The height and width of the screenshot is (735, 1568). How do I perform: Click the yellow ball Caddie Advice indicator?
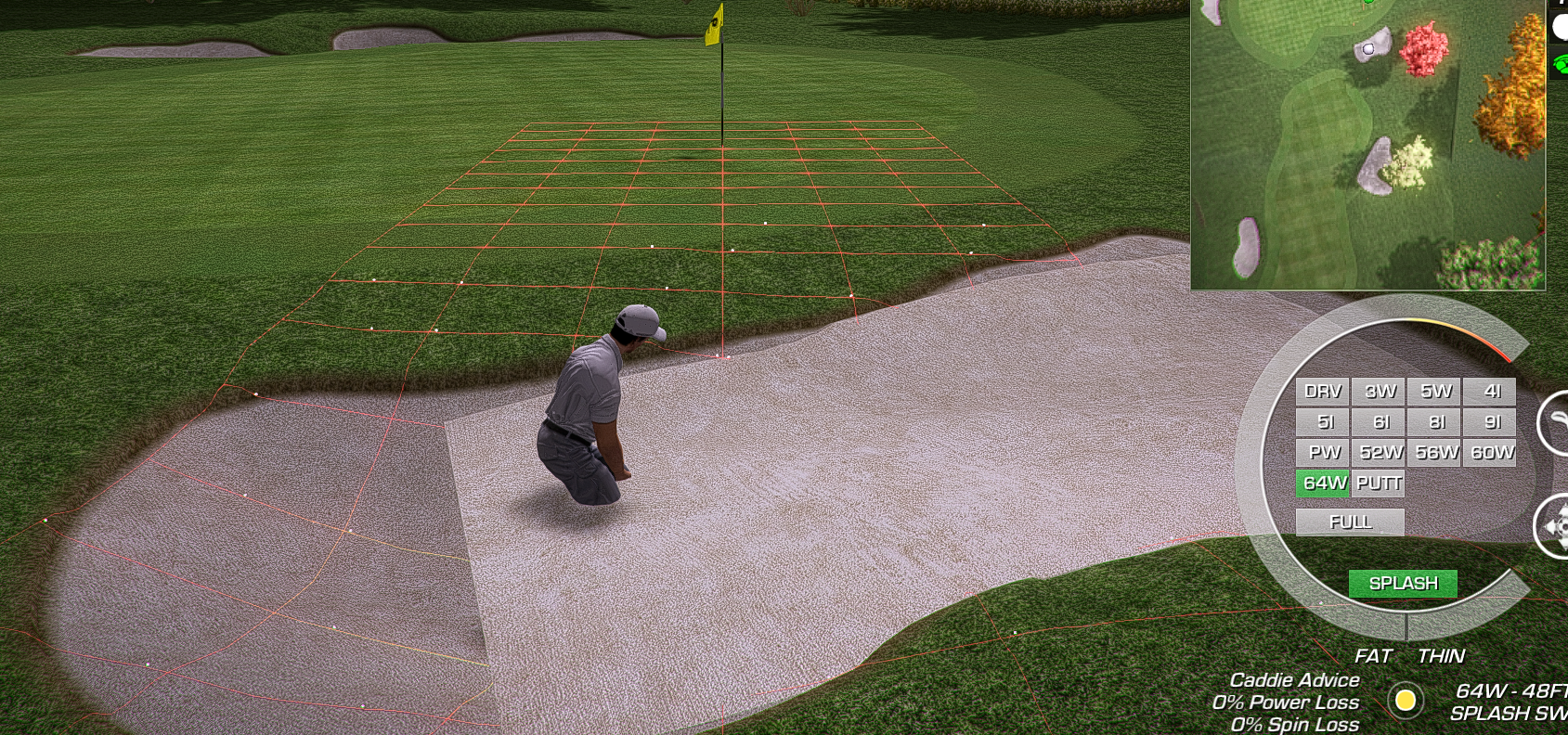(x=1406, y=700)
